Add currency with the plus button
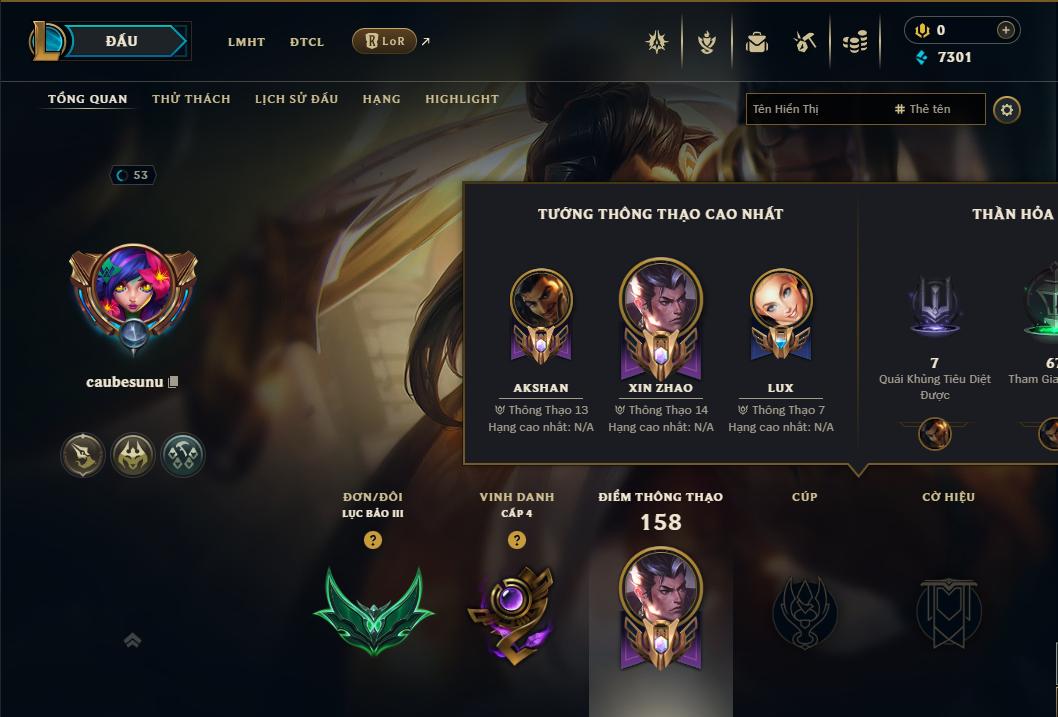Screen dimensions: 1058x717 (x=1006, y=30)
